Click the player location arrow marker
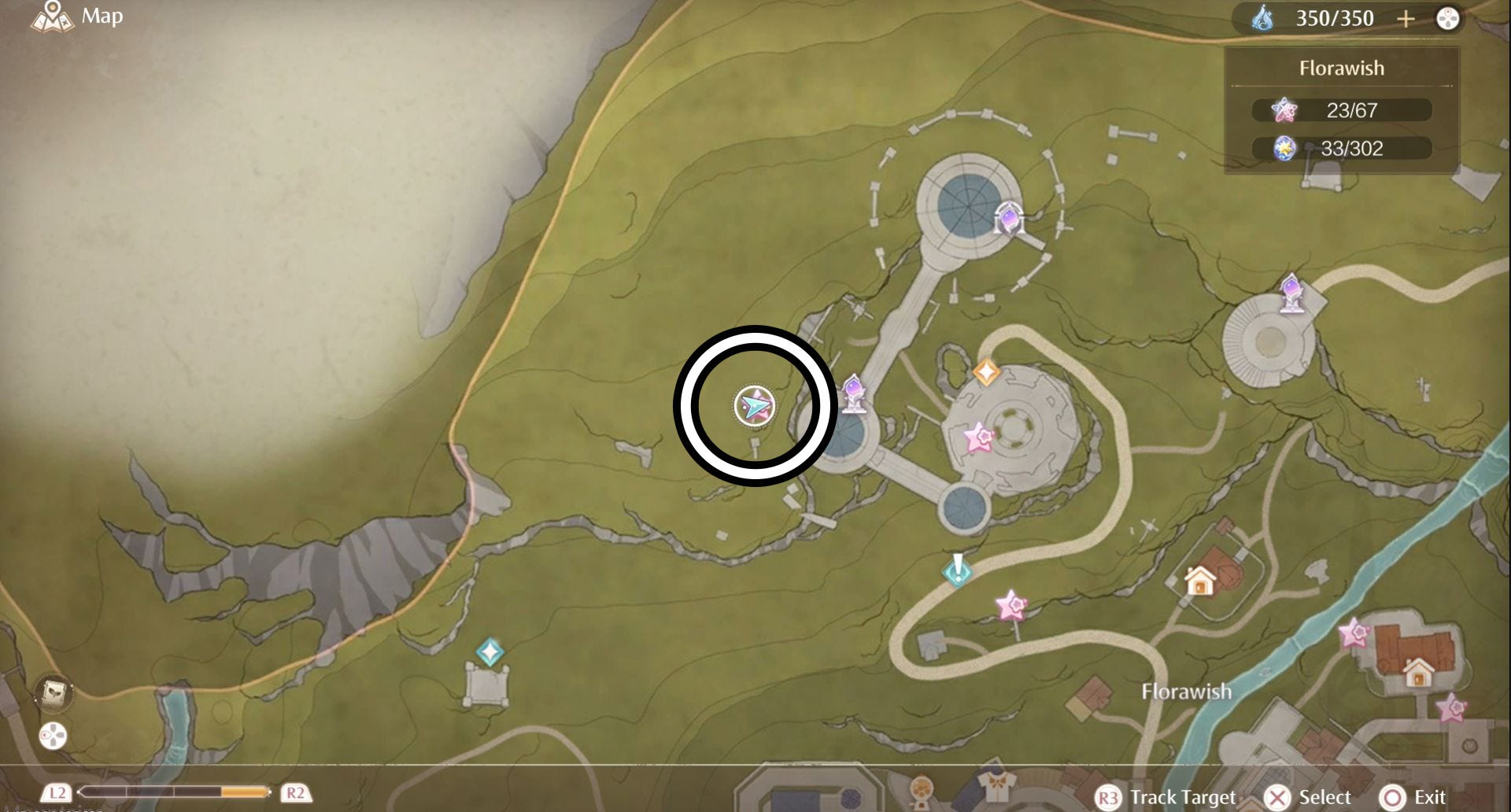This screenshot has width=1511, height=812. [755, 406]
